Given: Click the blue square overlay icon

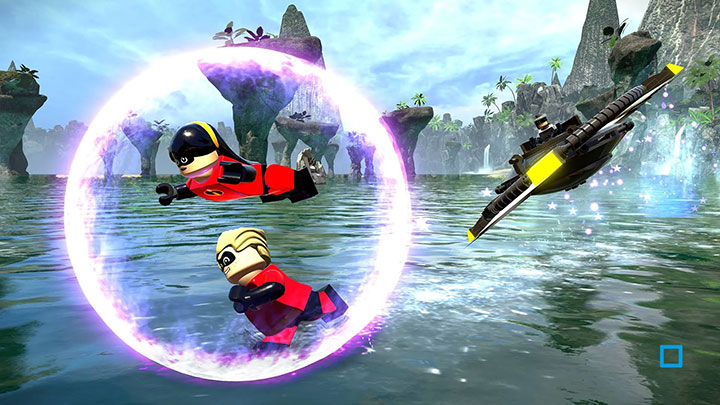Looking at the screenshot, I should click(671, 357).
